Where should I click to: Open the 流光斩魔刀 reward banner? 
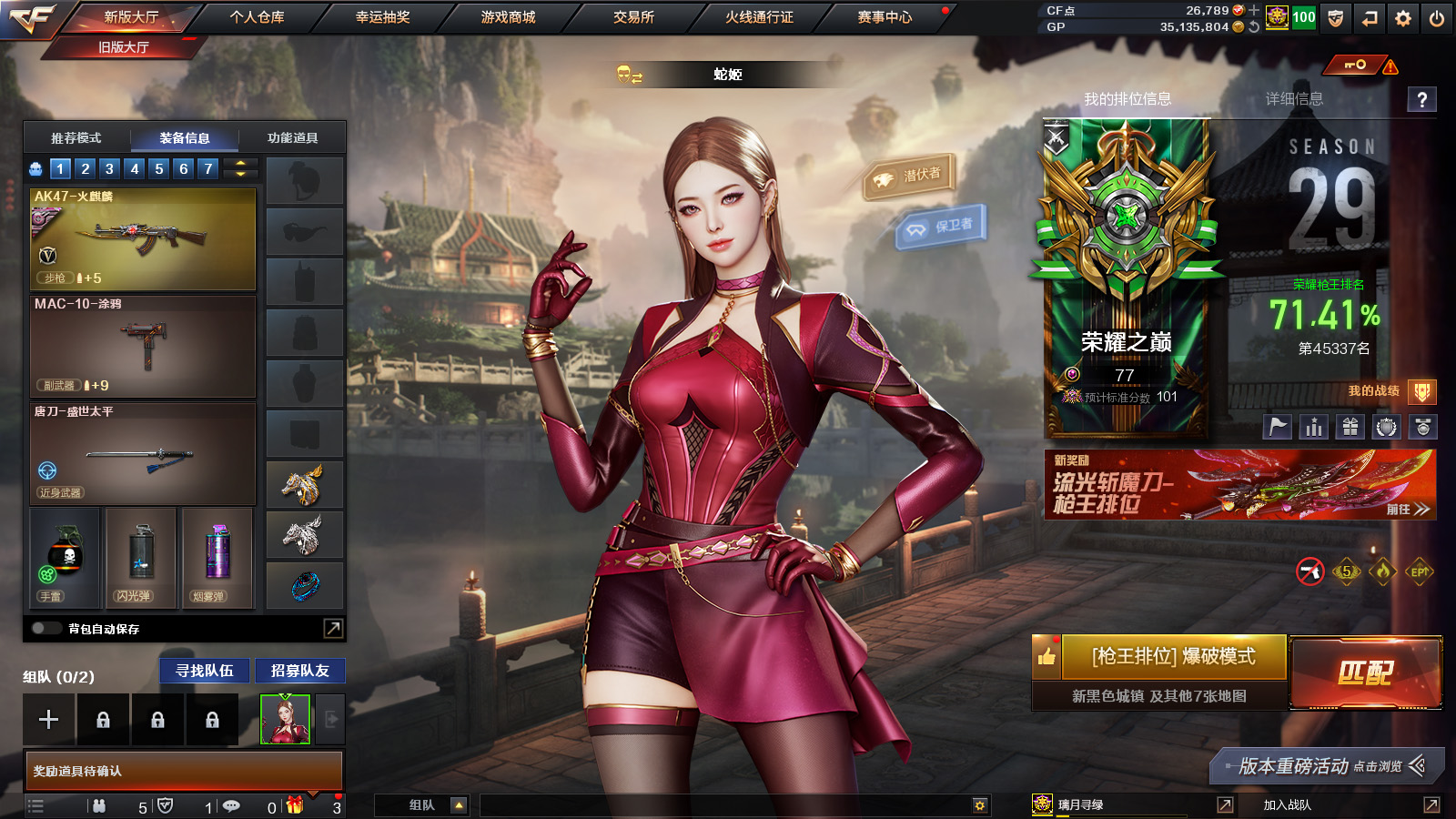click(x=1239, y=484)
